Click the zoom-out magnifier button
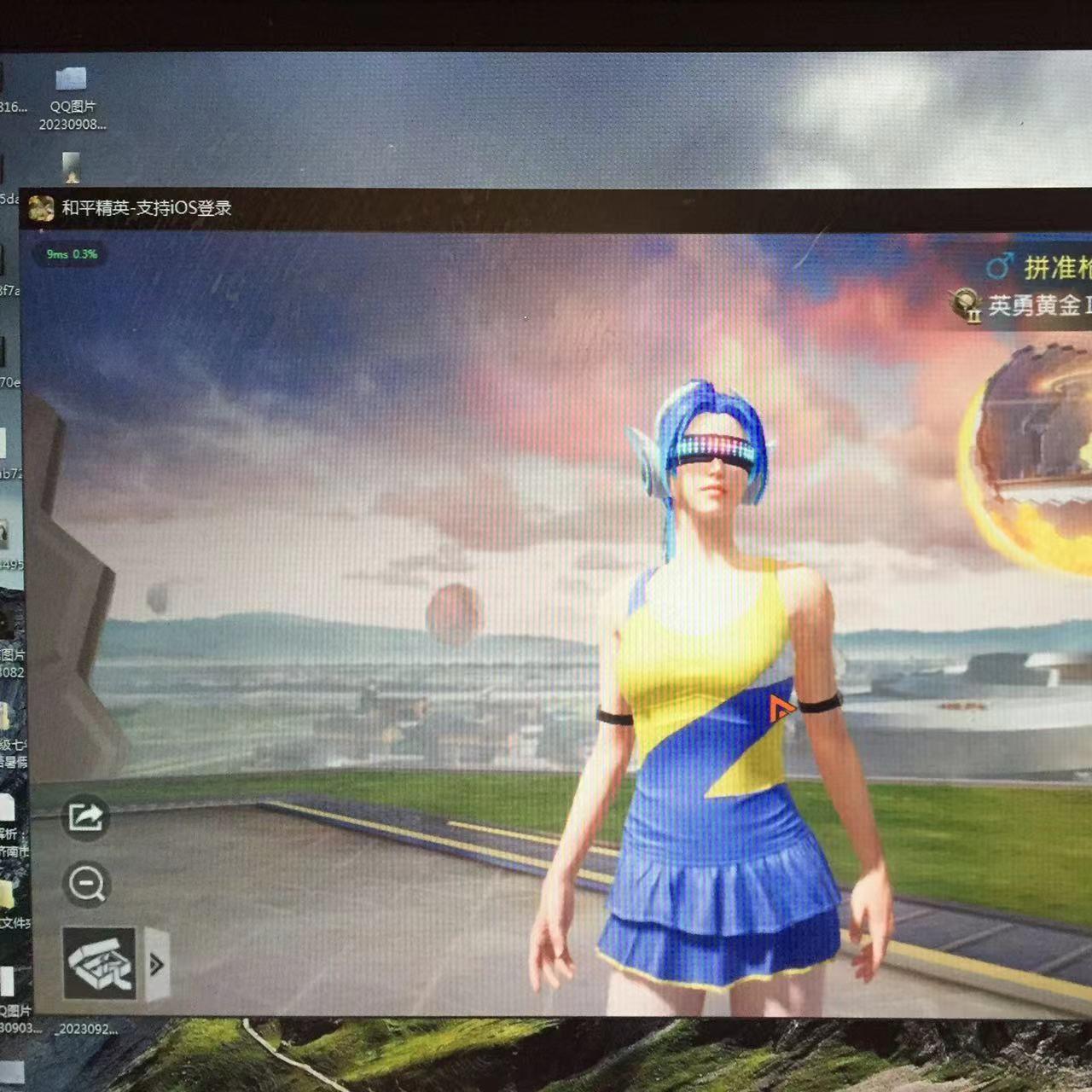The height and width of the screenshot is (1092, 1092). tap(86, 883)
